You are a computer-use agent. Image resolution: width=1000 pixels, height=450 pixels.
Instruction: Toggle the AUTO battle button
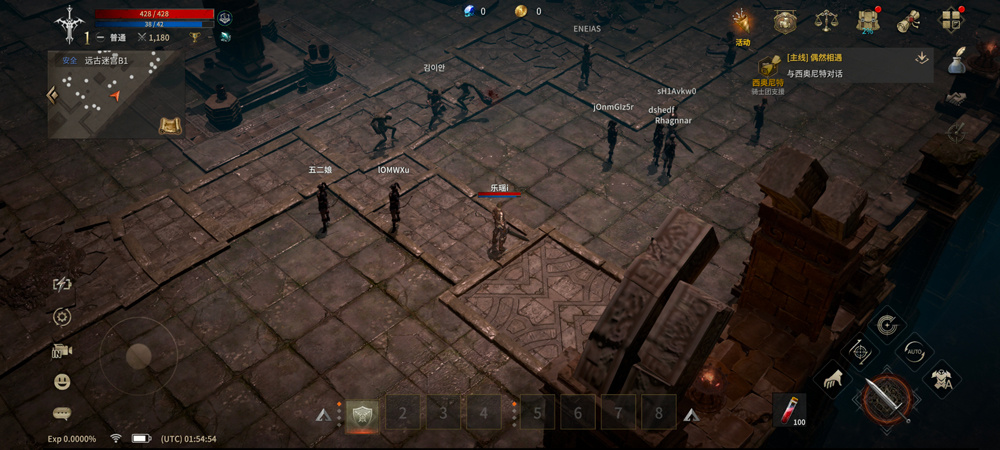(x=913, y=351)
